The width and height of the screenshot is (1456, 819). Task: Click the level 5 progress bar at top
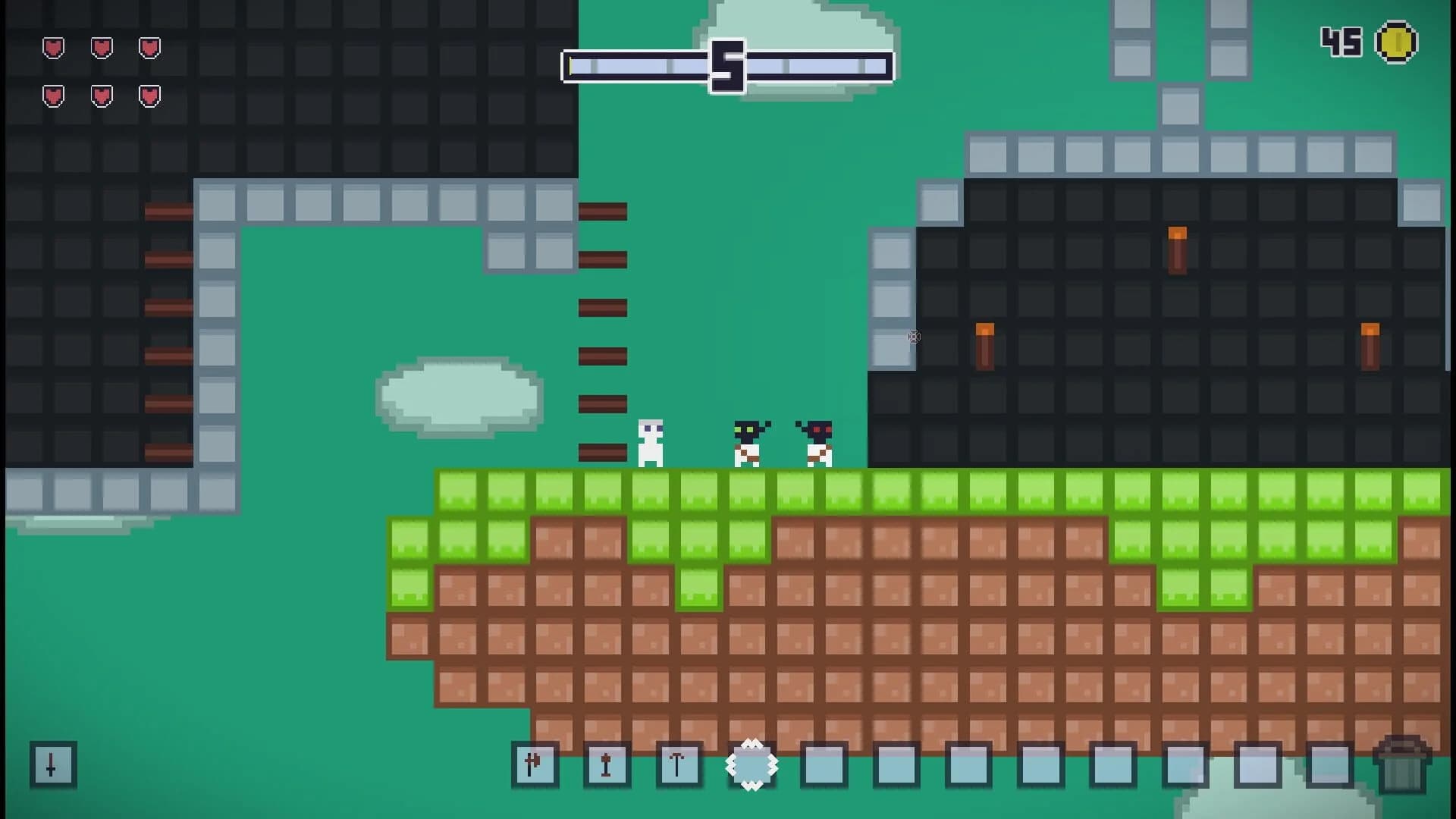tap(726, 66)
